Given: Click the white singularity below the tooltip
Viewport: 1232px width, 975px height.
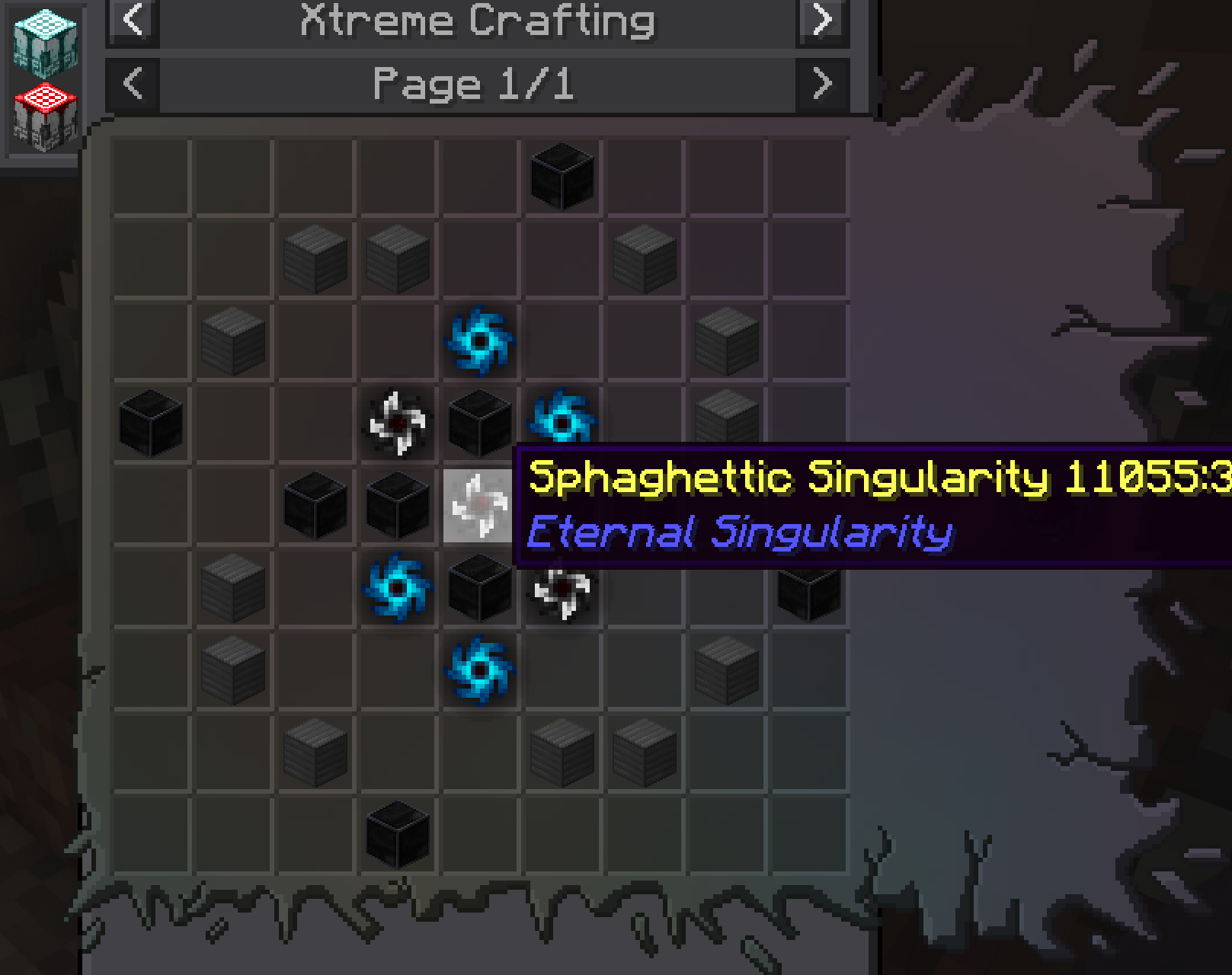Looking at the screenshot, I should (561, 593).
